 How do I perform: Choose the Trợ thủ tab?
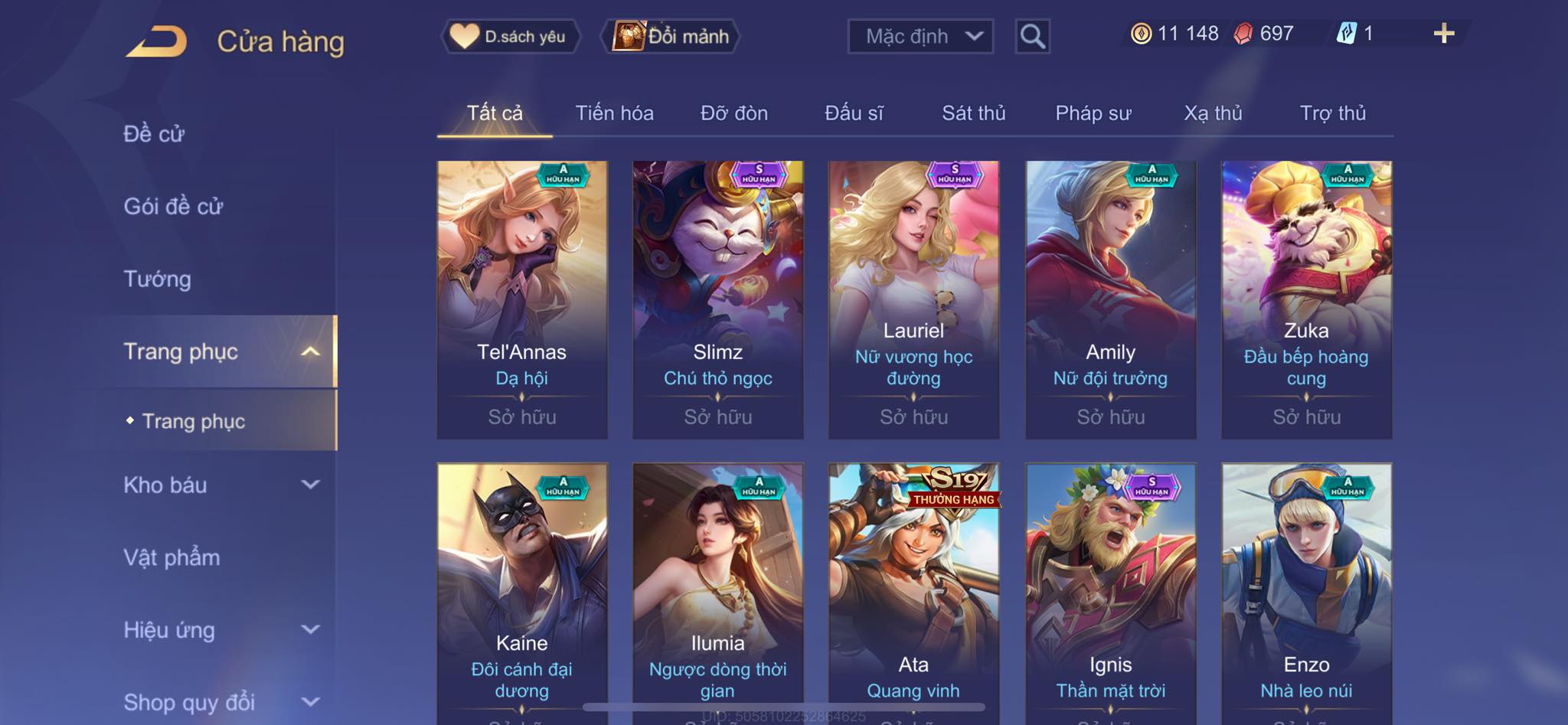coord(1332,113)
